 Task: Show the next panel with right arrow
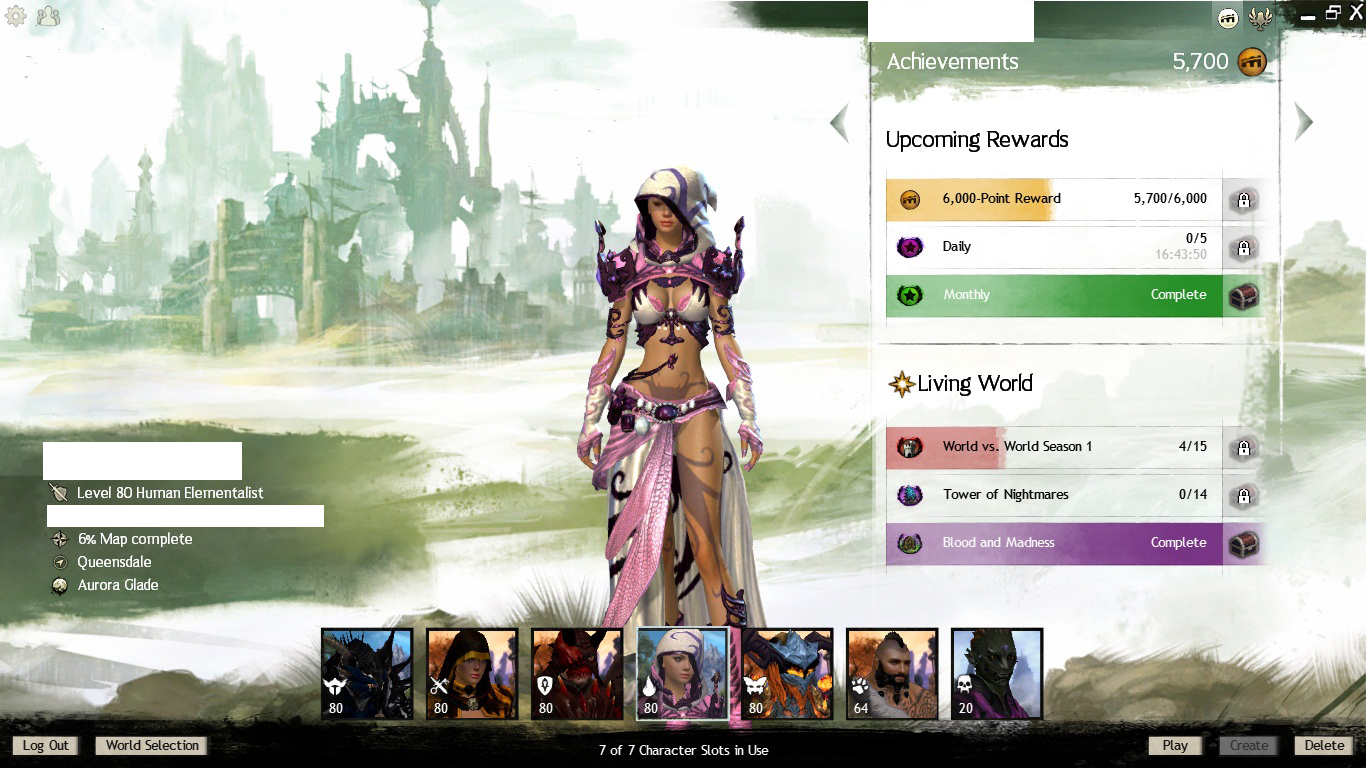coord(1303,122)
